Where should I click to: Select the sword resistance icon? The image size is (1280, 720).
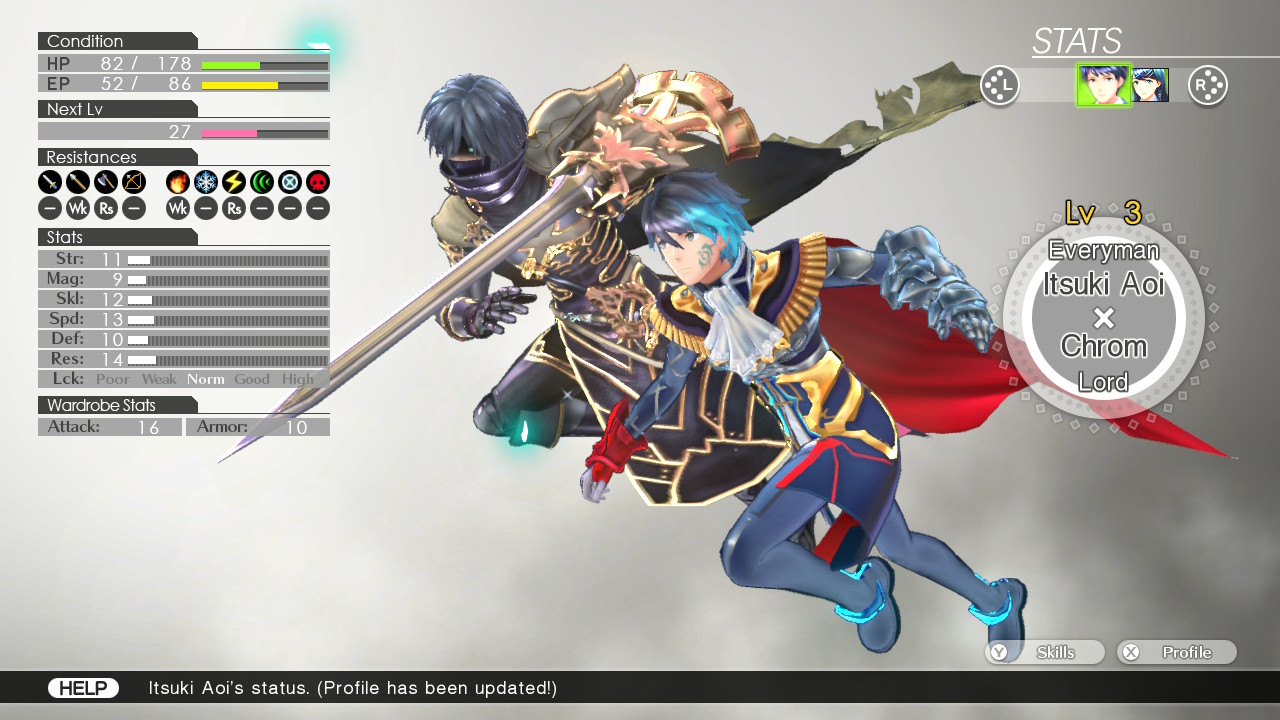click(50, 182)
